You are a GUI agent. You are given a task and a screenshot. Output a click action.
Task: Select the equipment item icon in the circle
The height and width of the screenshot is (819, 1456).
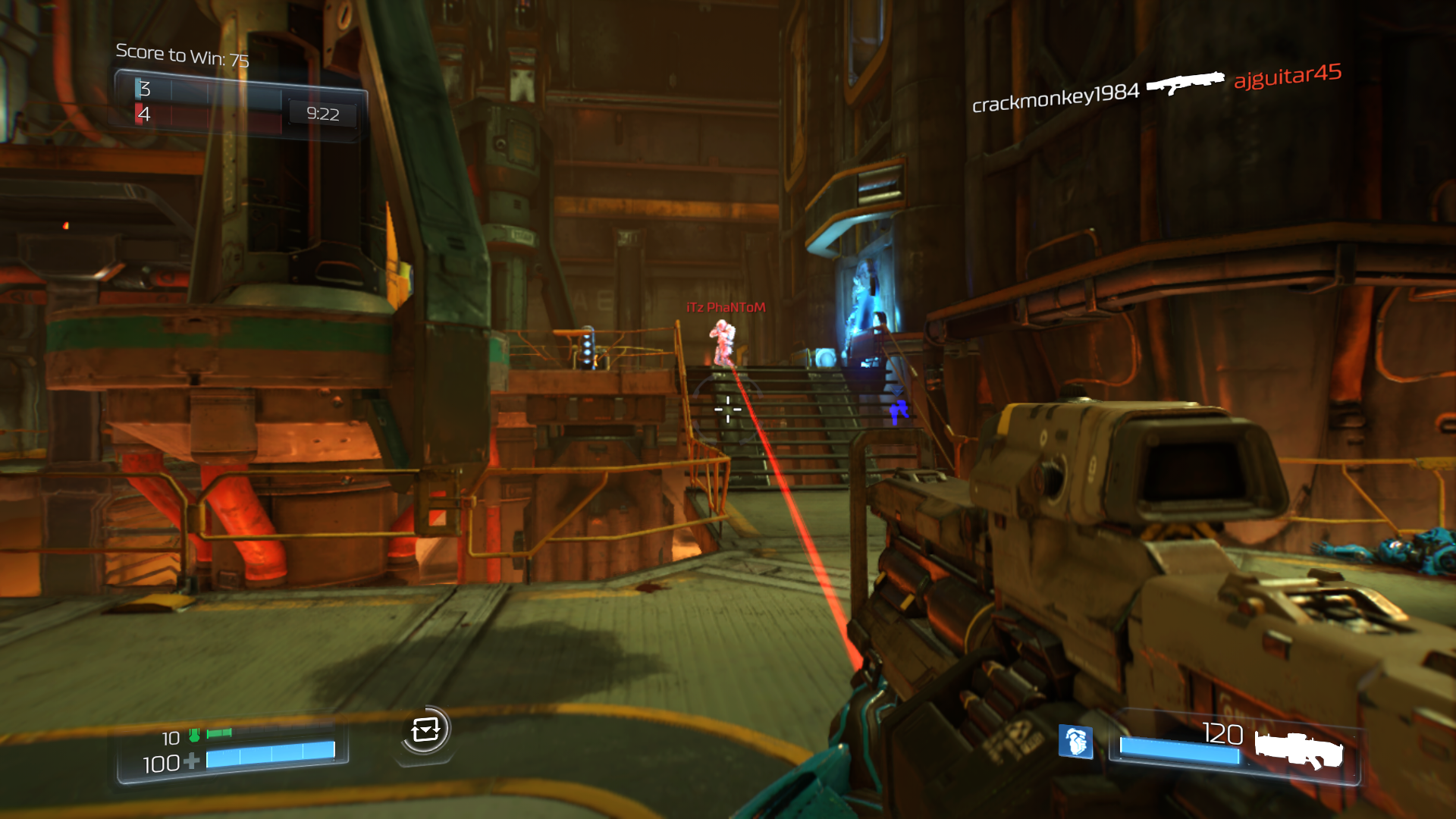point(425,730)
